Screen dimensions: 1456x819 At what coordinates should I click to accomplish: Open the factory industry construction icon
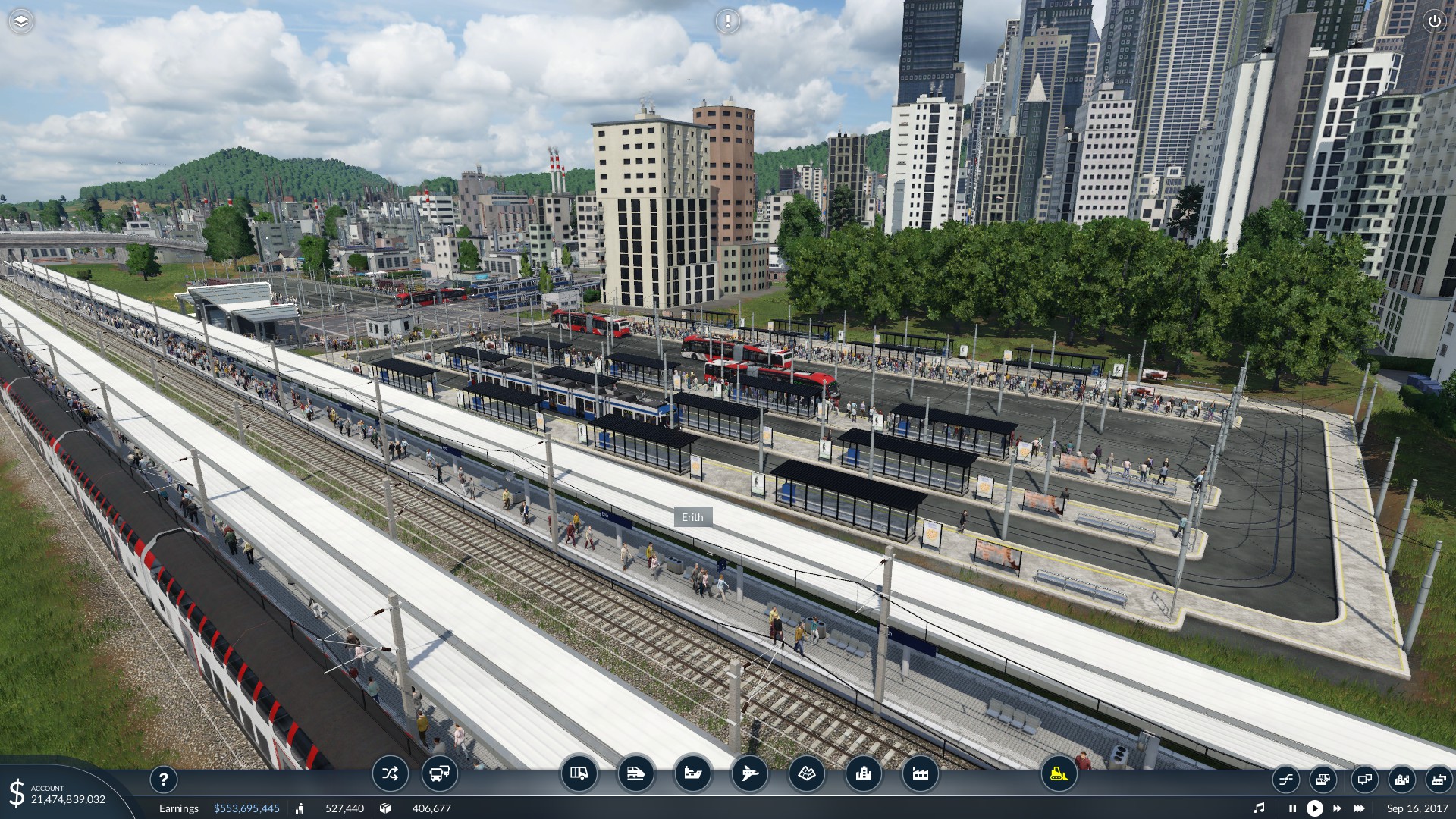920,774
